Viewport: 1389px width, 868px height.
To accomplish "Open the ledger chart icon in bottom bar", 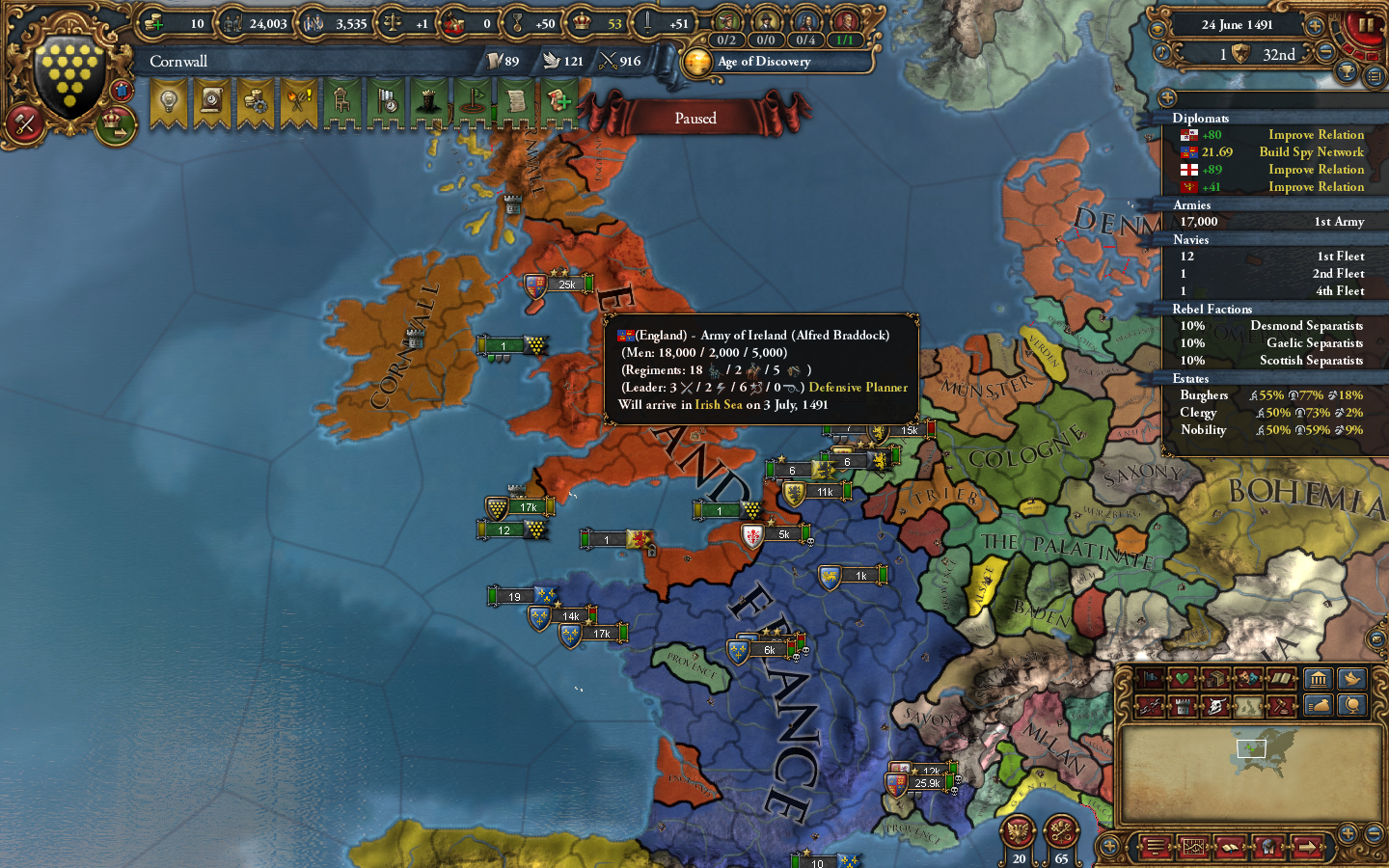I will [1194, 848].
